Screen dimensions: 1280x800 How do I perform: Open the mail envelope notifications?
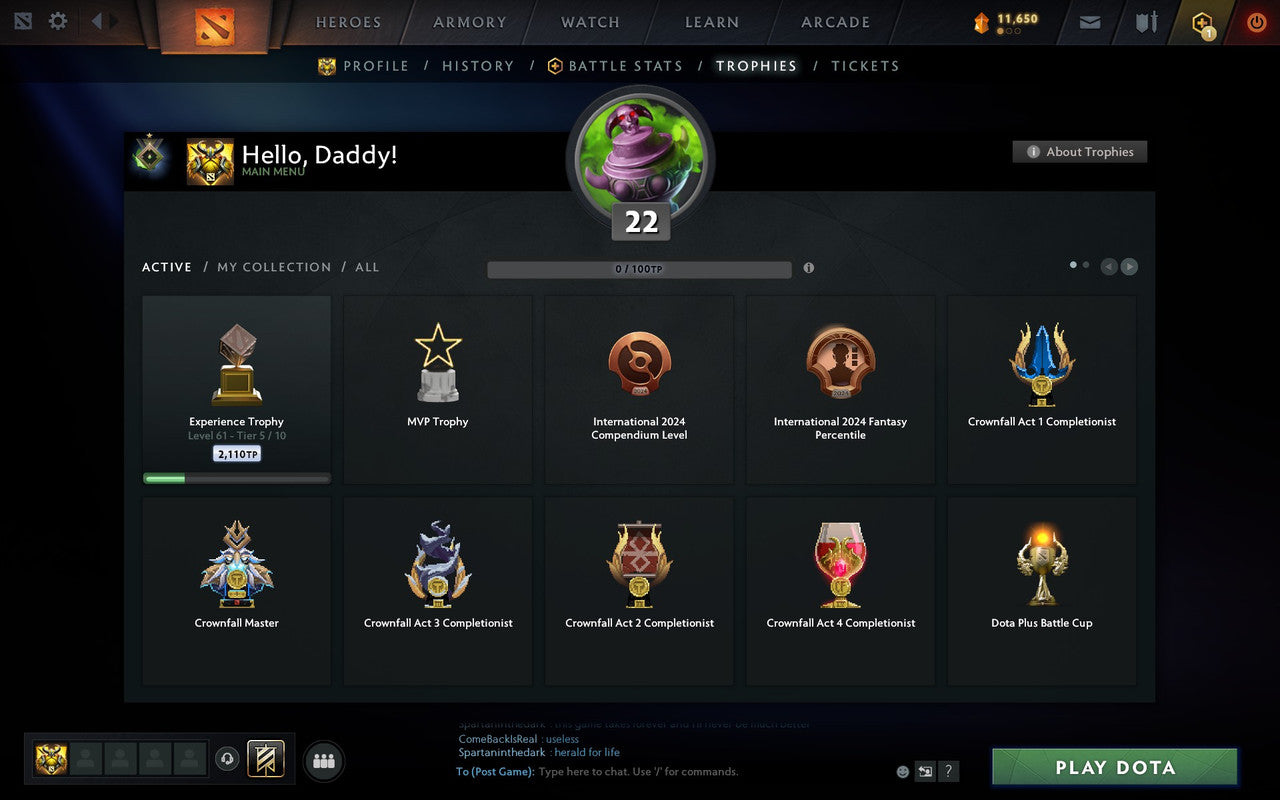(x=1089, y=21)
